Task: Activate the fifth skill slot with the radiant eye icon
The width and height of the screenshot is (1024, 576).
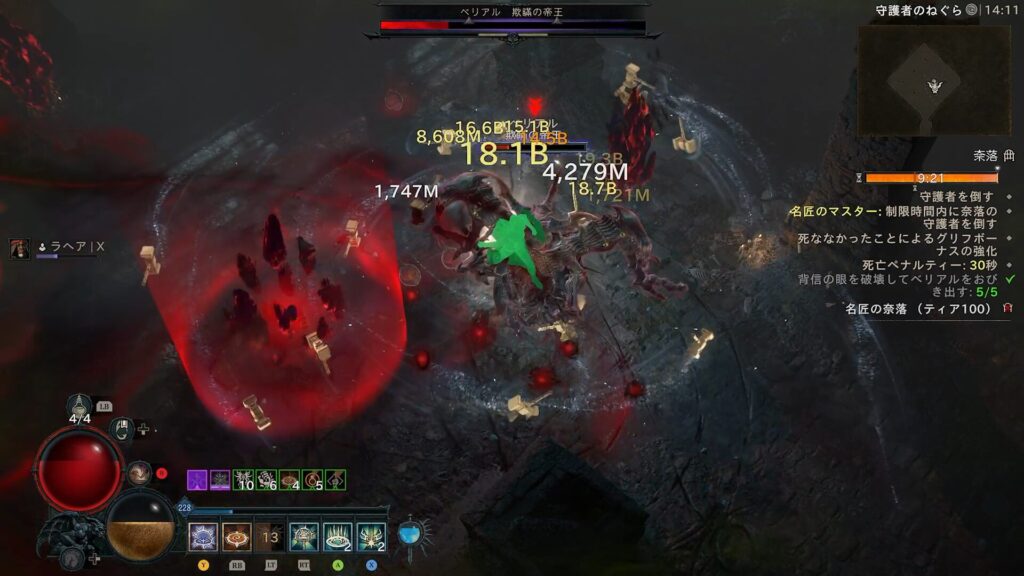Action: click(338, 537)
